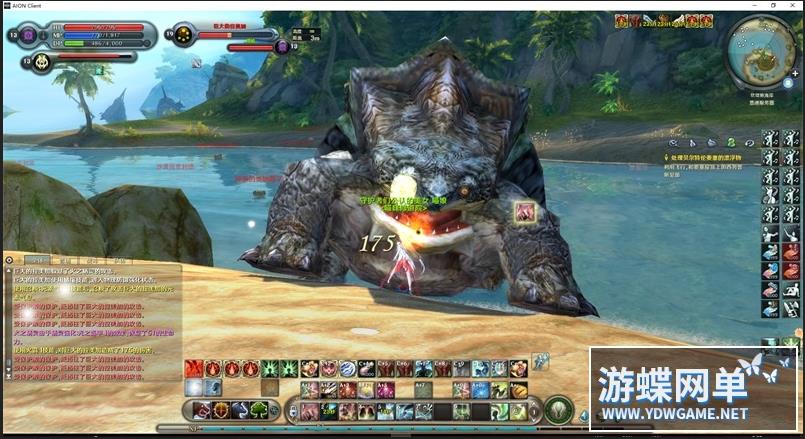Maximize the AION Client window
The image size is (805, 439).
pos(773,5)
